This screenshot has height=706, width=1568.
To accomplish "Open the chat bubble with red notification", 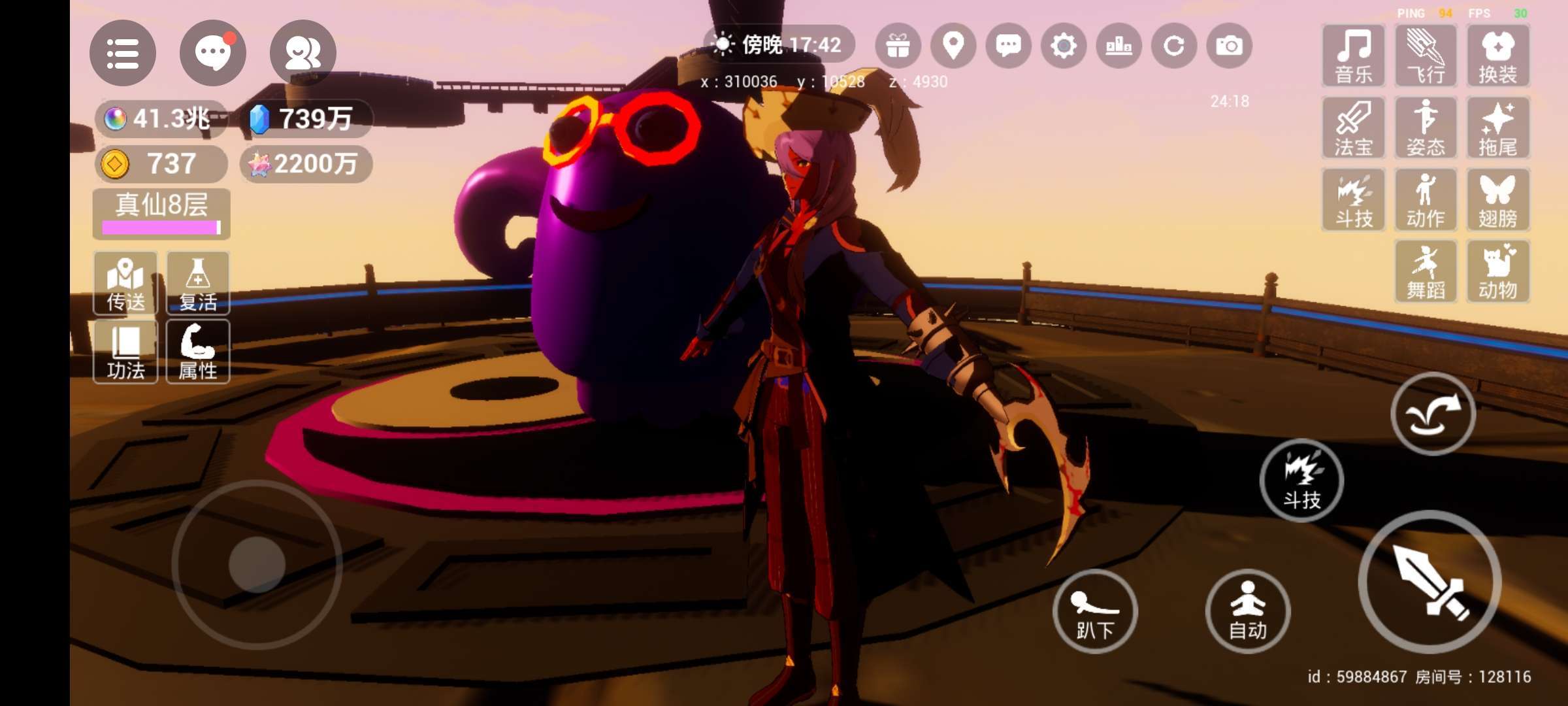I will point(212,53).
